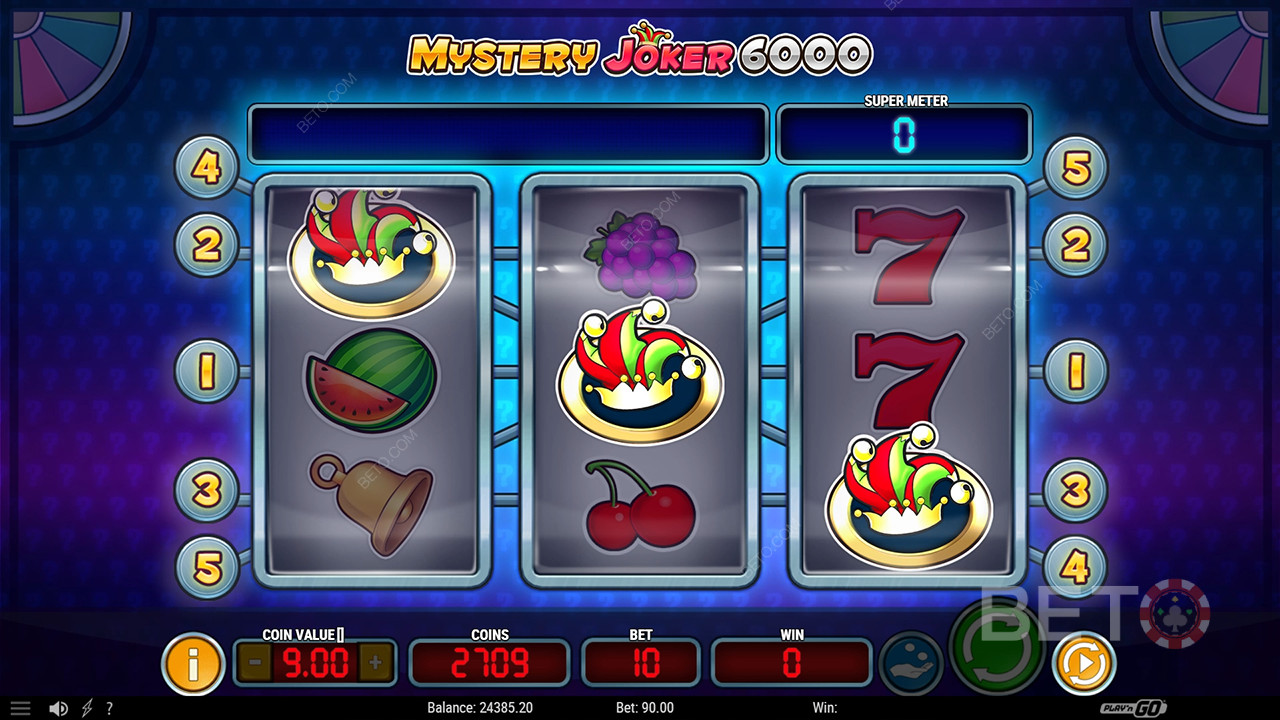Select the blue bet max hand button
Image resolution: width=1280 pixels, height=720 pixels.
[911, 663]
